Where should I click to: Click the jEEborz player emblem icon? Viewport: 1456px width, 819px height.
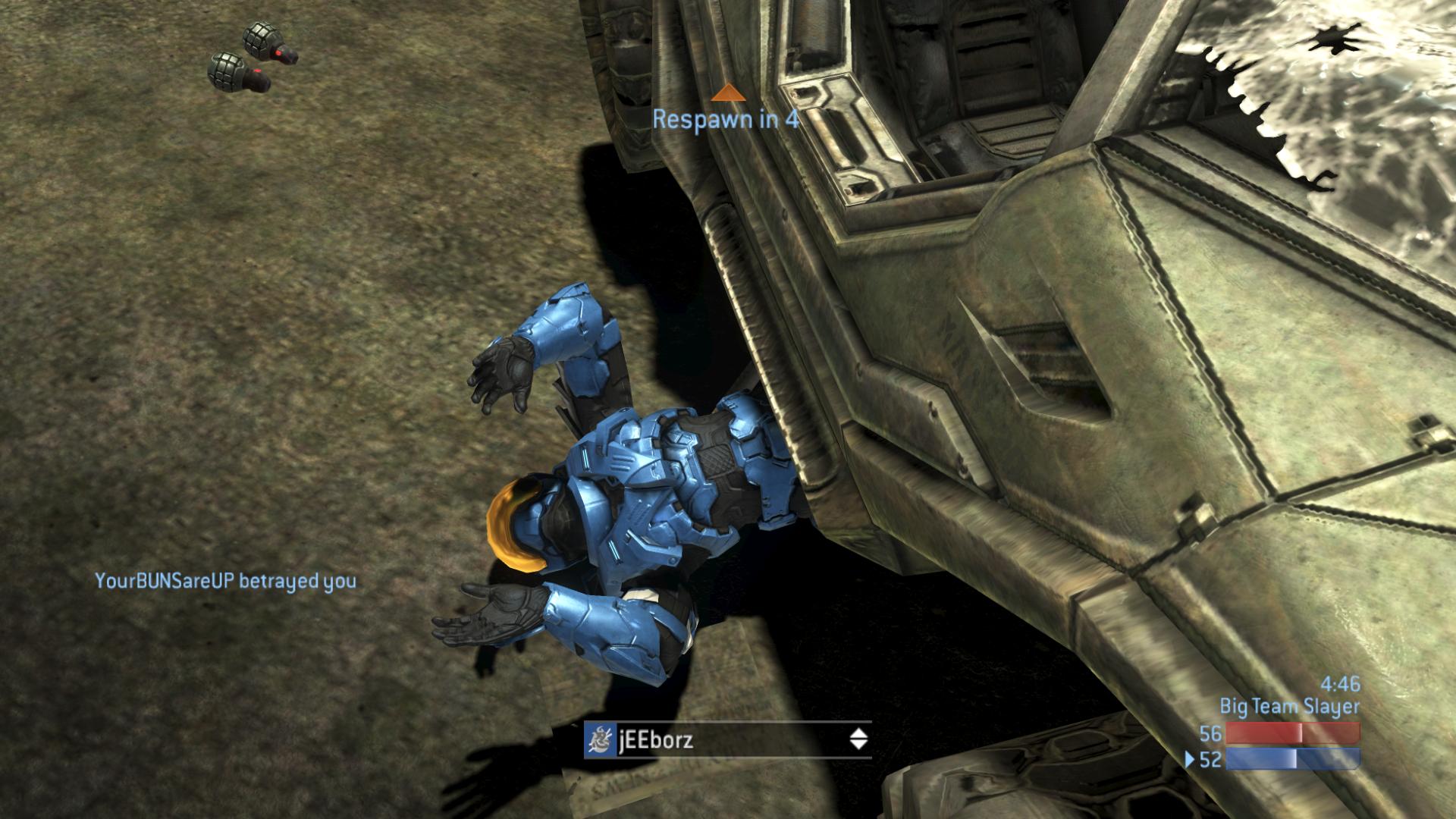(x=599, y=739)
